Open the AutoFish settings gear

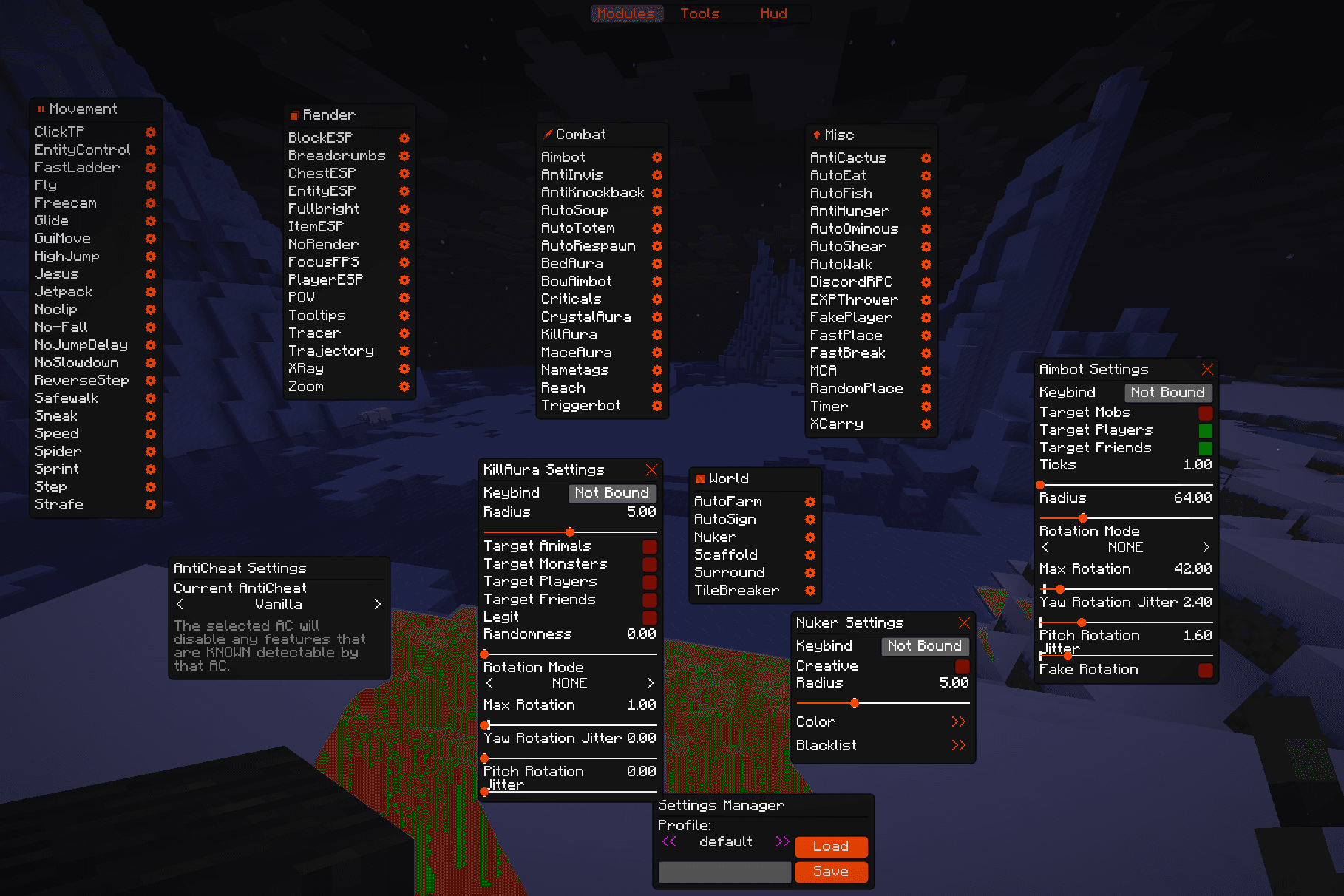[926, 194]
